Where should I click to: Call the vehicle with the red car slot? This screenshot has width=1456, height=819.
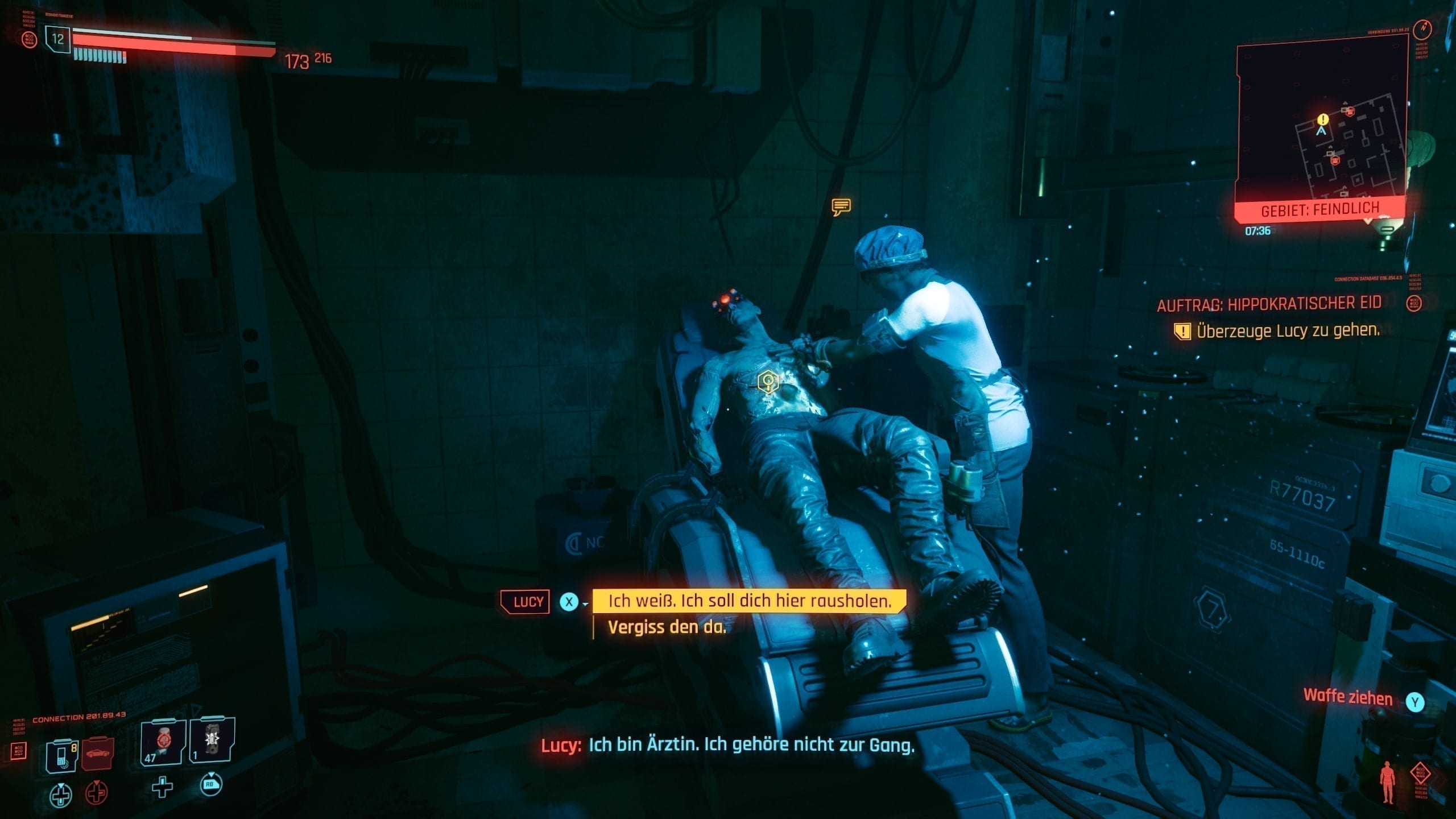98,754
